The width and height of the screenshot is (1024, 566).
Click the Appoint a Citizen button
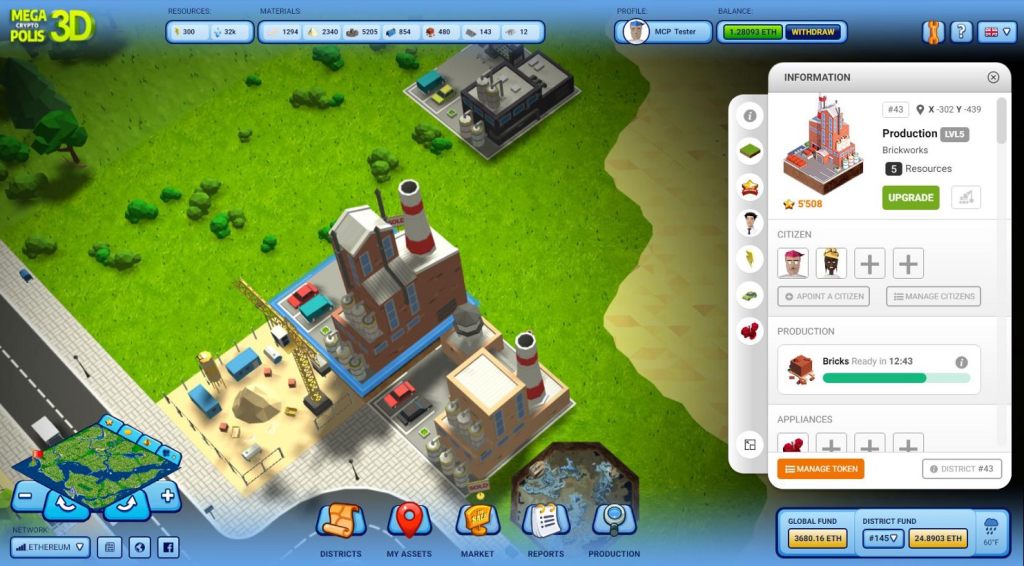pyautogui.click(x=823, y=296)
